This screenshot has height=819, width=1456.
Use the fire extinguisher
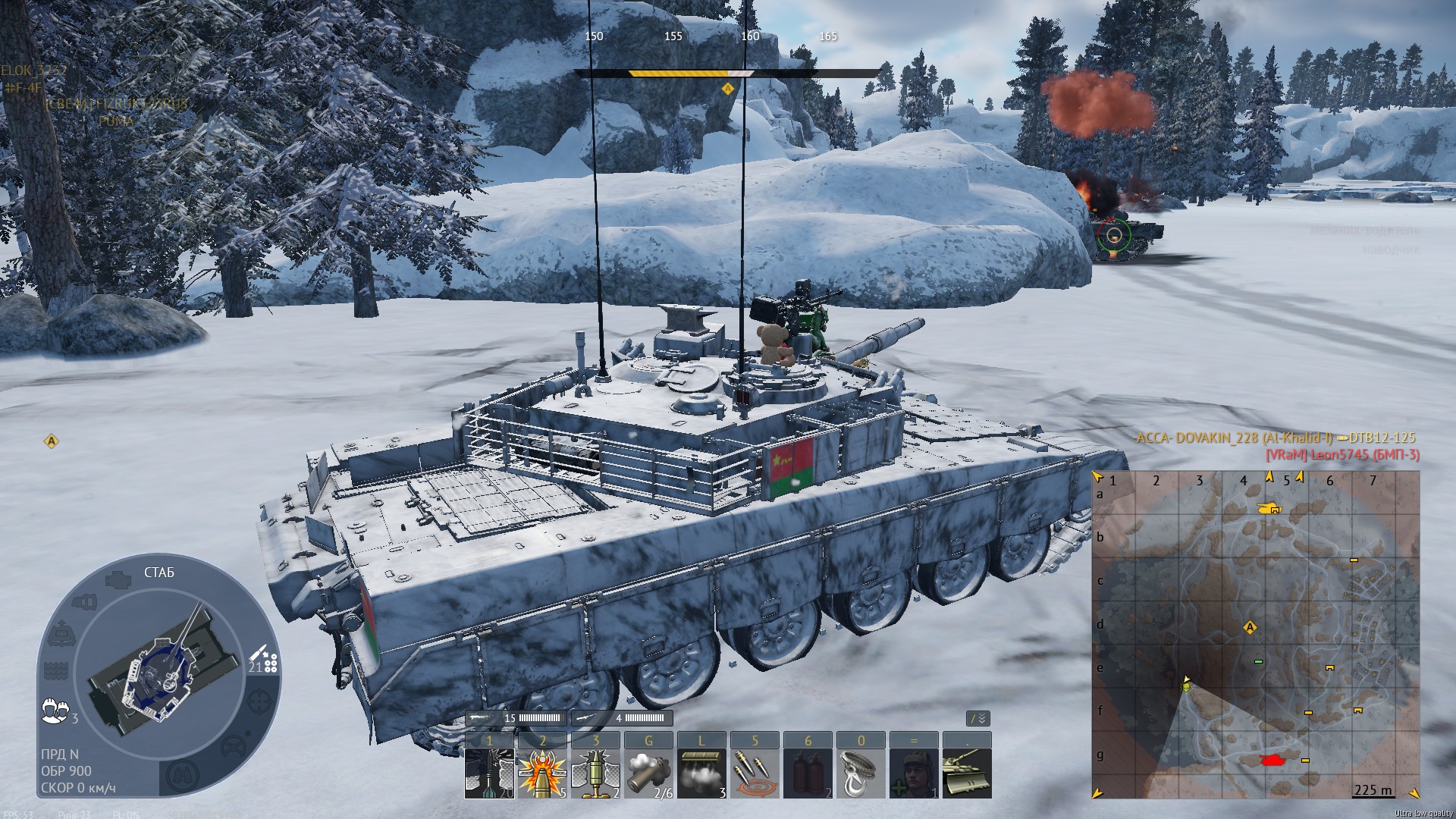[808, 773]
